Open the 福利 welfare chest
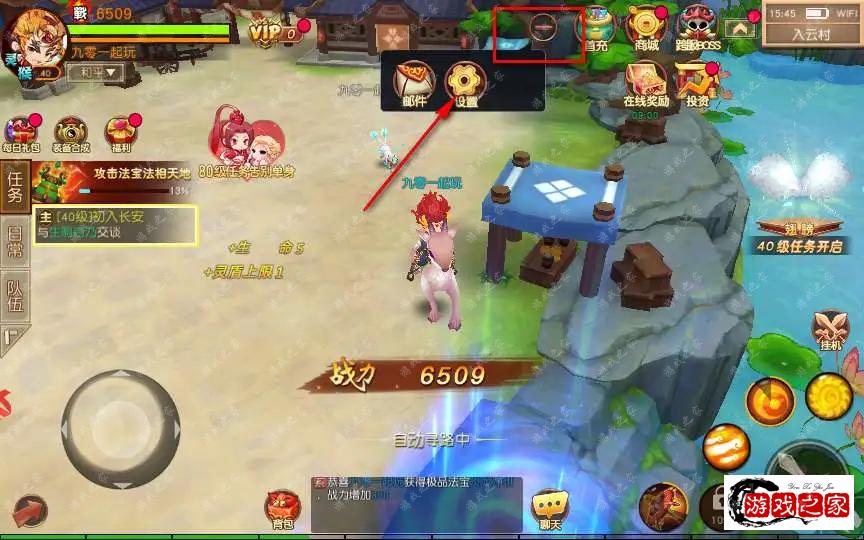864x540 pixels. [x=121, y=135]
